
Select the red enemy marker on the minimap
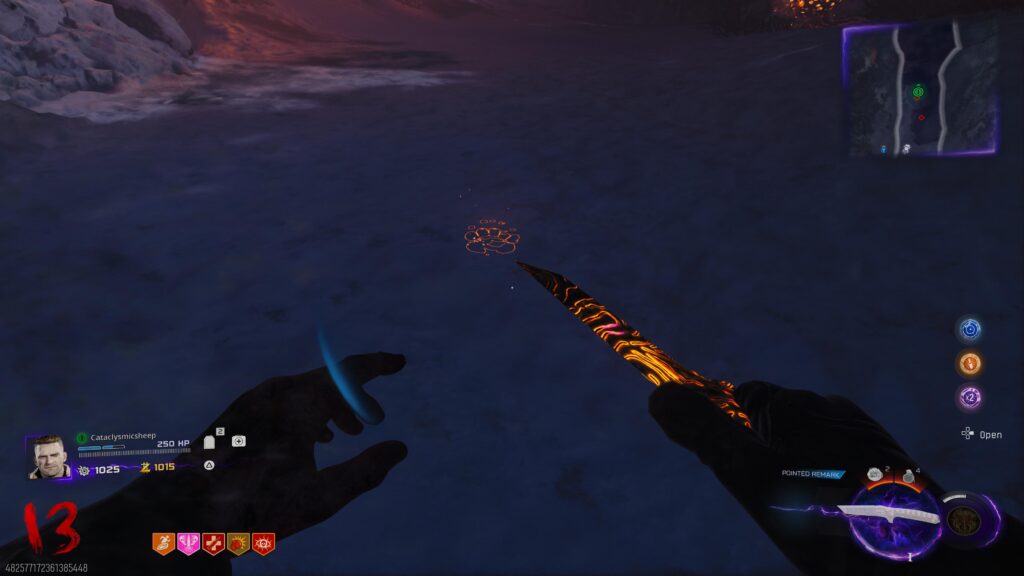point(921,117)
